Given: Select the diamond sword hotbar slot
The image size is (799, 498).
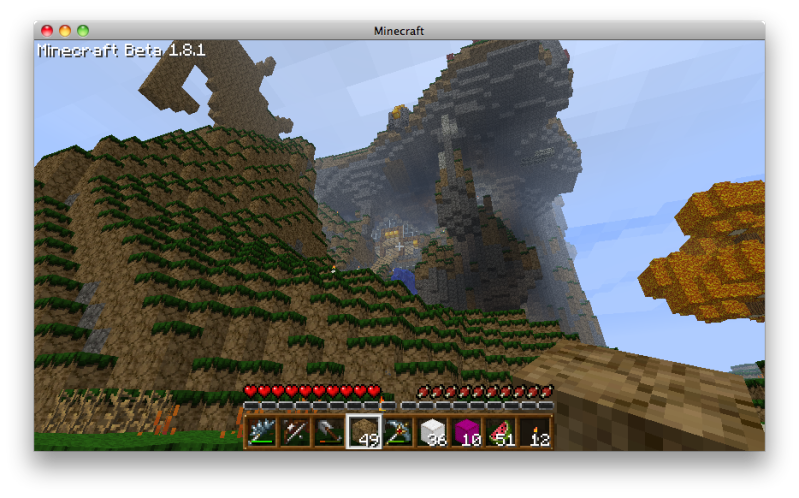Looking at the screenshot, I should [261, 432].
